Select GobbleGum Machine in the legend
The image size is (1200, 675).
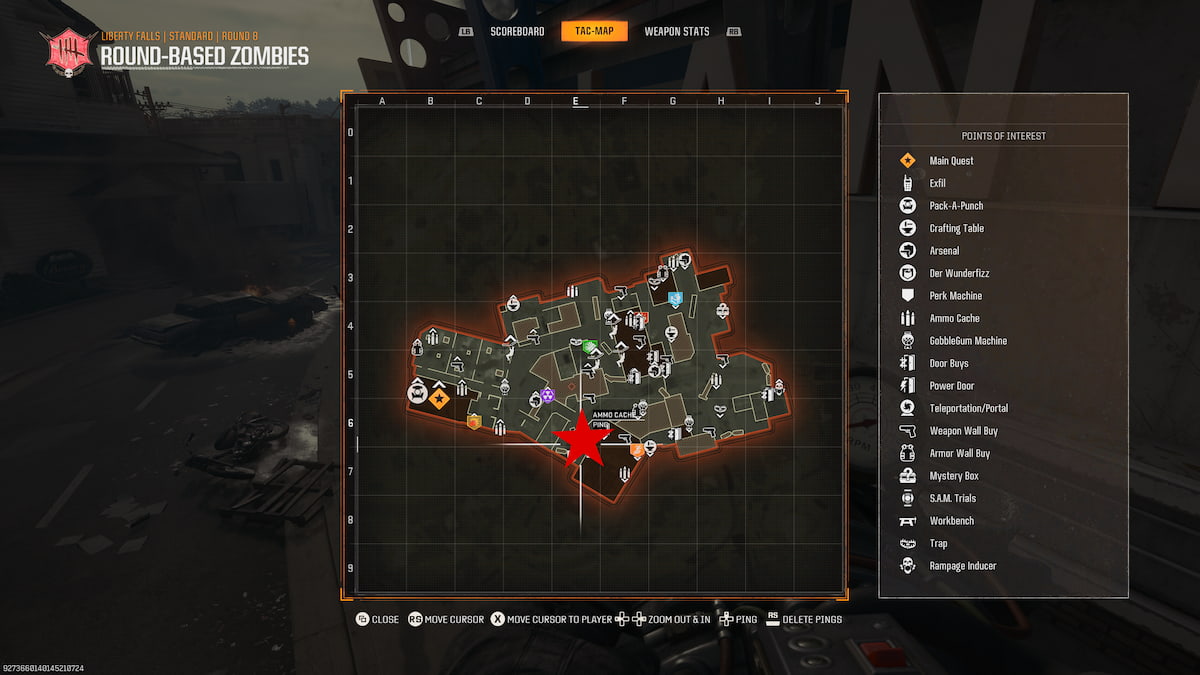(967, 341)
